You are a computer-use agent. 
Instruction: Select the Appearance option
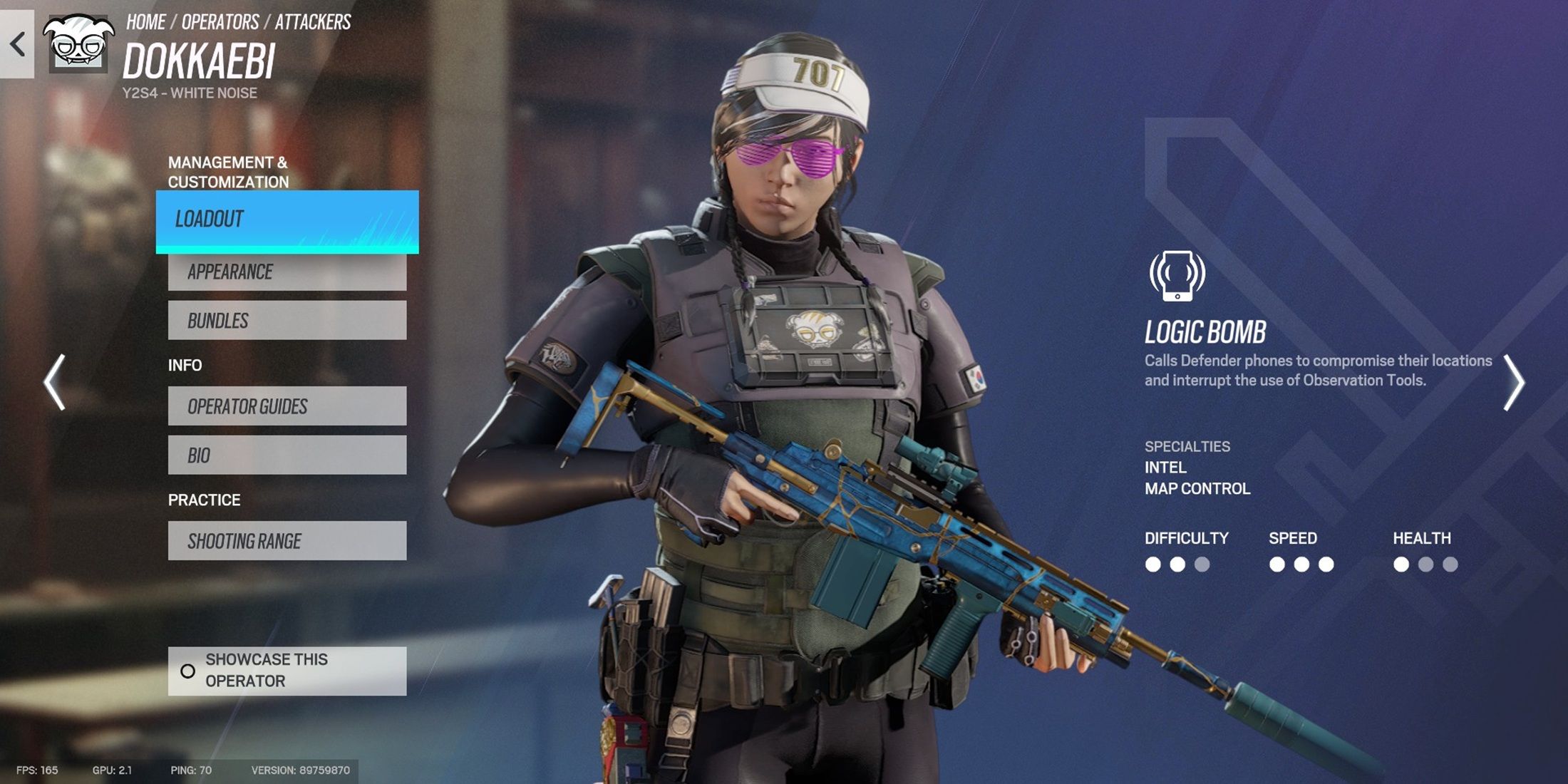click(x=287, y=272)
